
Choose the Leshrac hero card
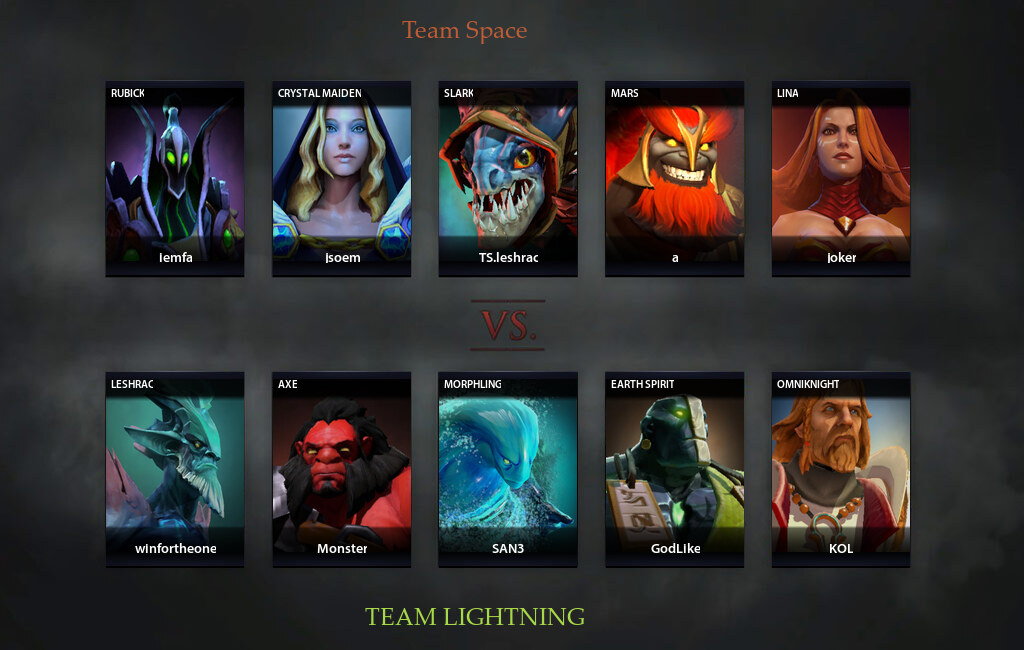(x=175, y=469)
